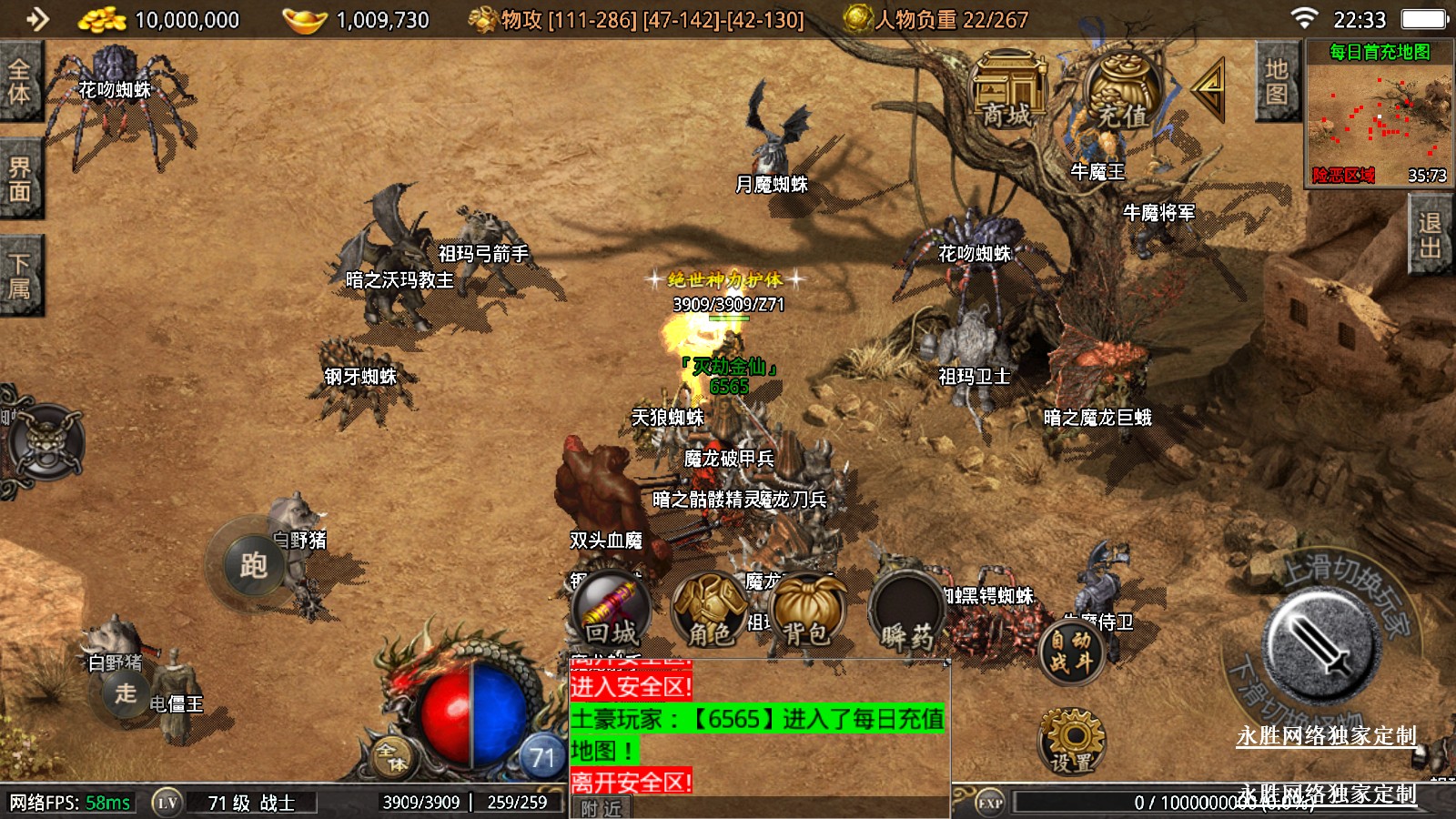Open the 下属 subordinates tab
The image size is (1456, 819).
coord(19,276)
